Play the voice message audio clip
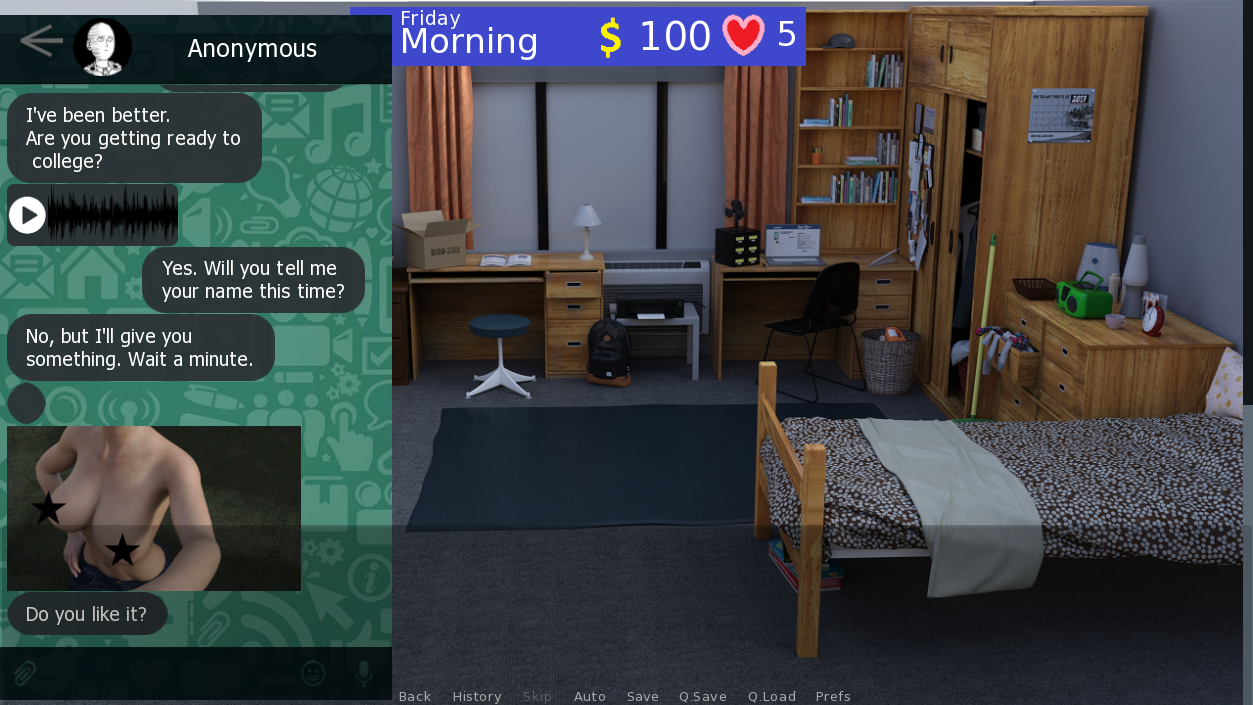The image size is (1253, 705). point(27,215)
